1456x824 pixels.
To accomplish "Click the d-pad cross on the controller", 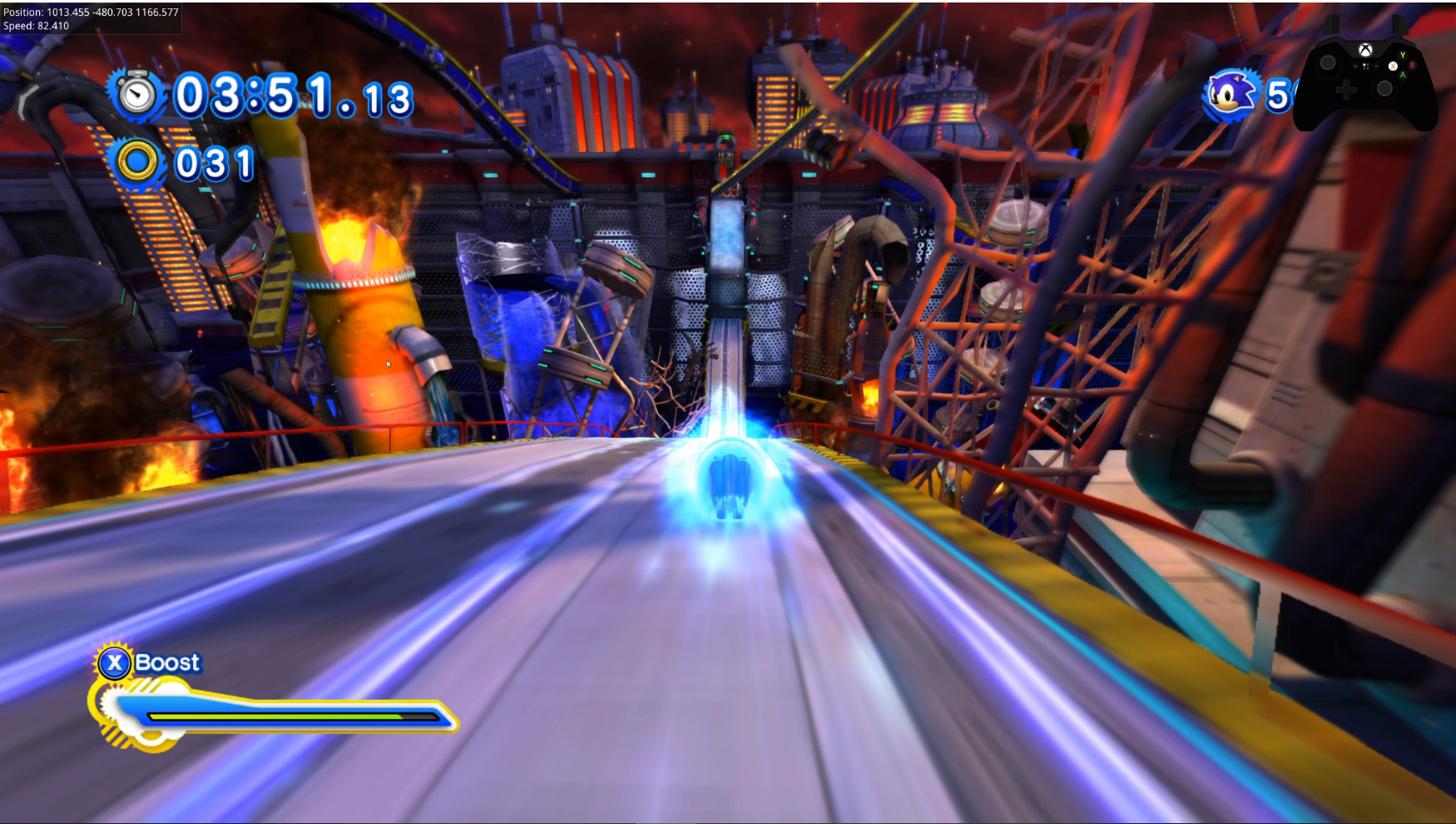I will coord(1346,90).
